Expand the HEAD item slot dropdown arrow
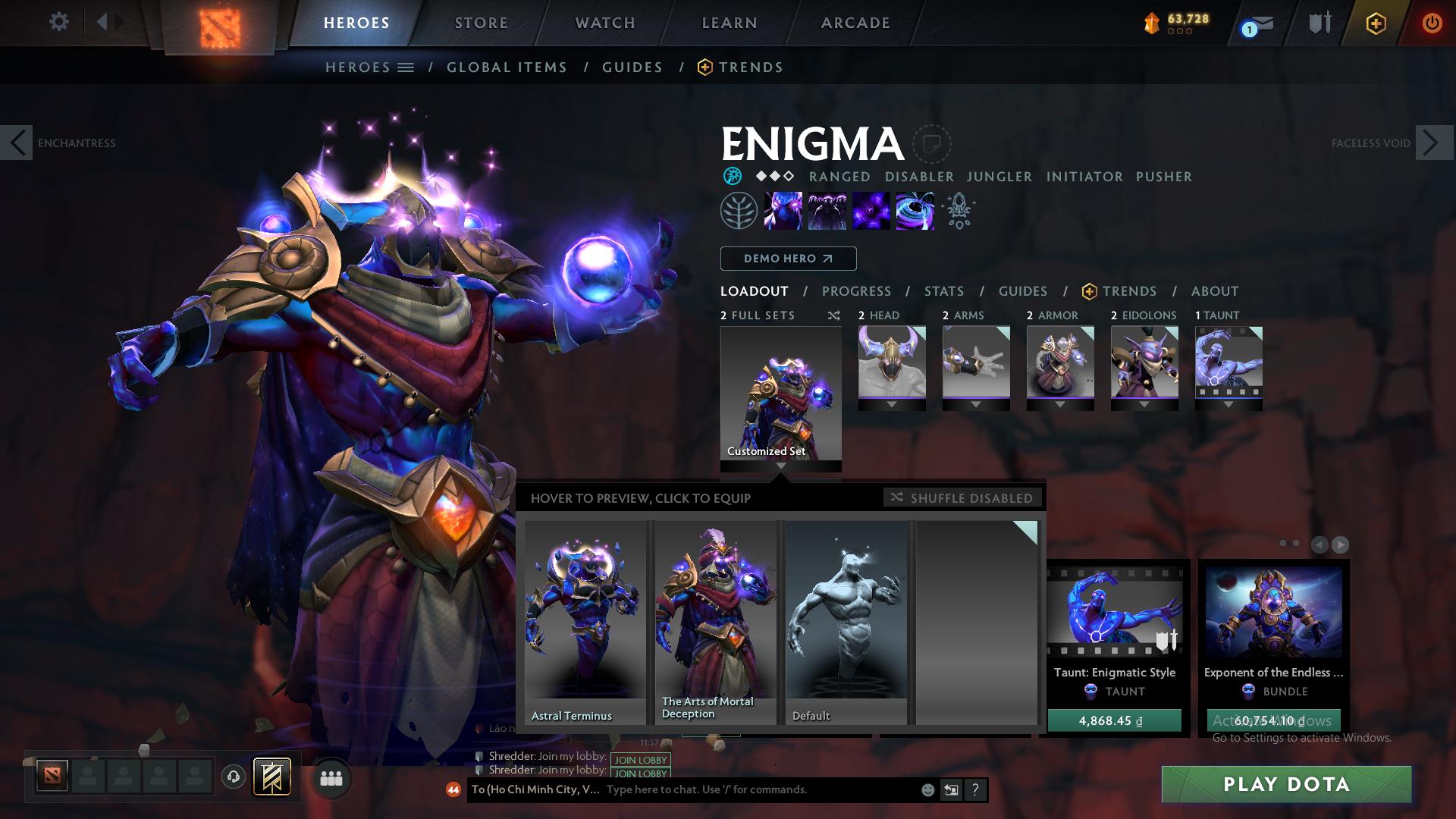 (892, 404)
